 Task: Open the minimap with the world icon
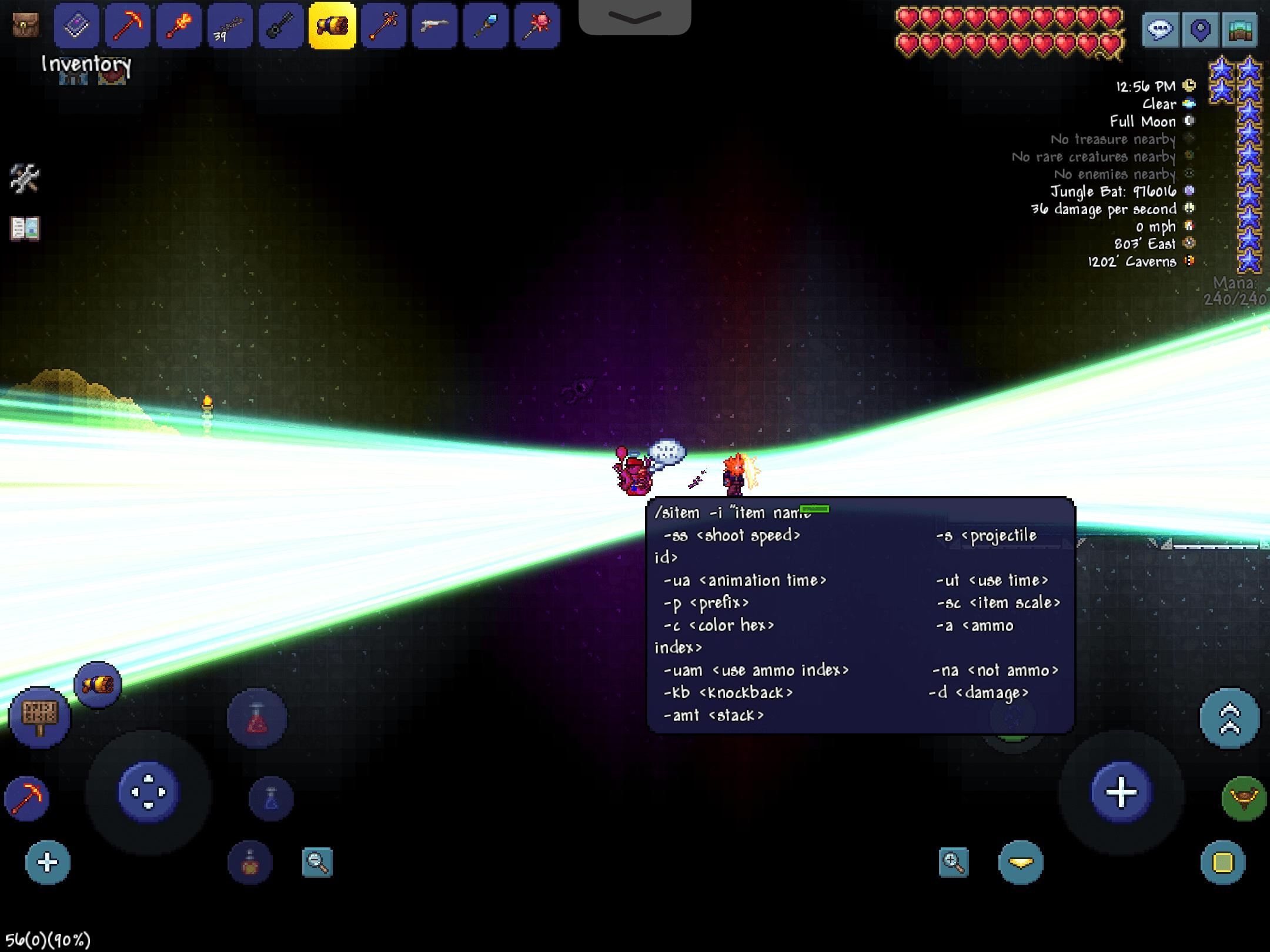pos(1241,29)
